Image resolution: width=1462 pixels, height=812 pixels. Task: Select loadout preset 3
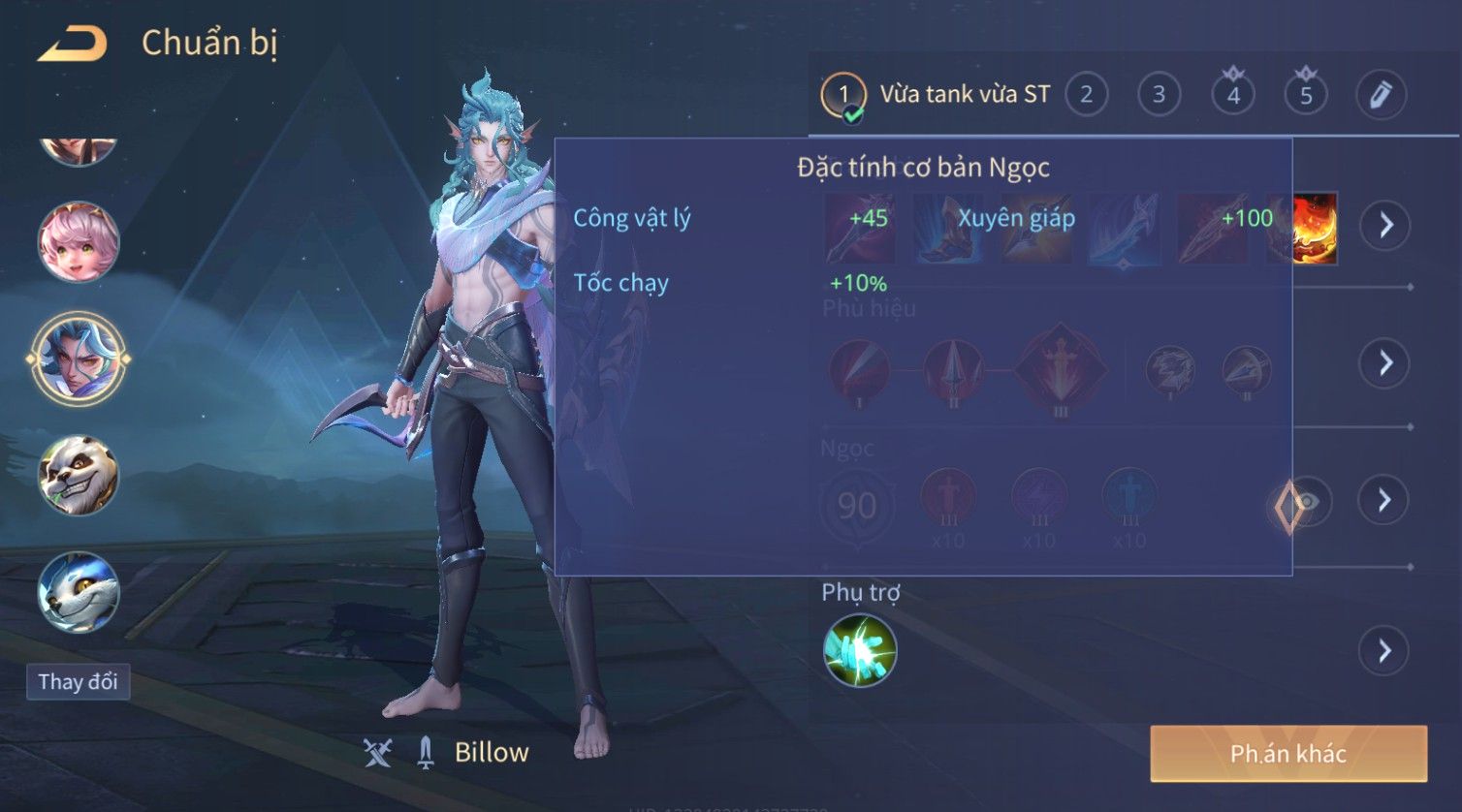click(1159, 95)
